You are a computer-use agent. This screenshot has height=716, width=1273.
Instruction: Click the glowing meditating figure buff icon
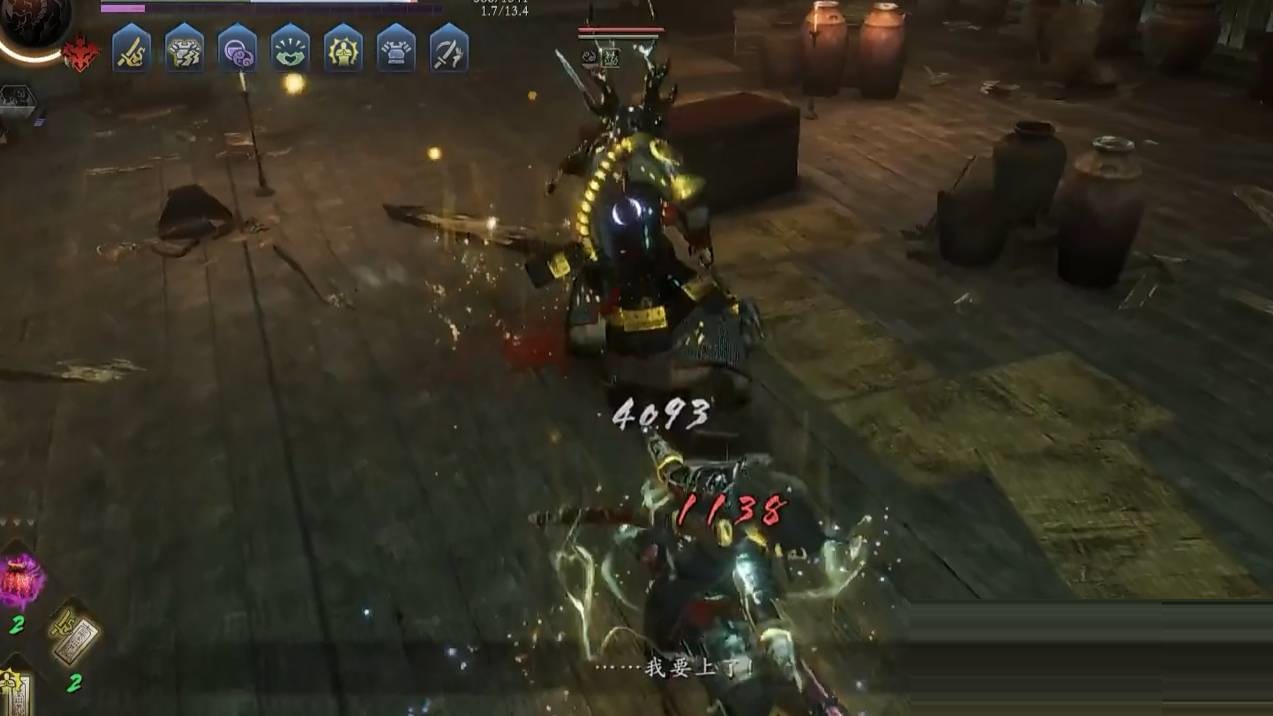pyautogui.click(x=343, y=49)
